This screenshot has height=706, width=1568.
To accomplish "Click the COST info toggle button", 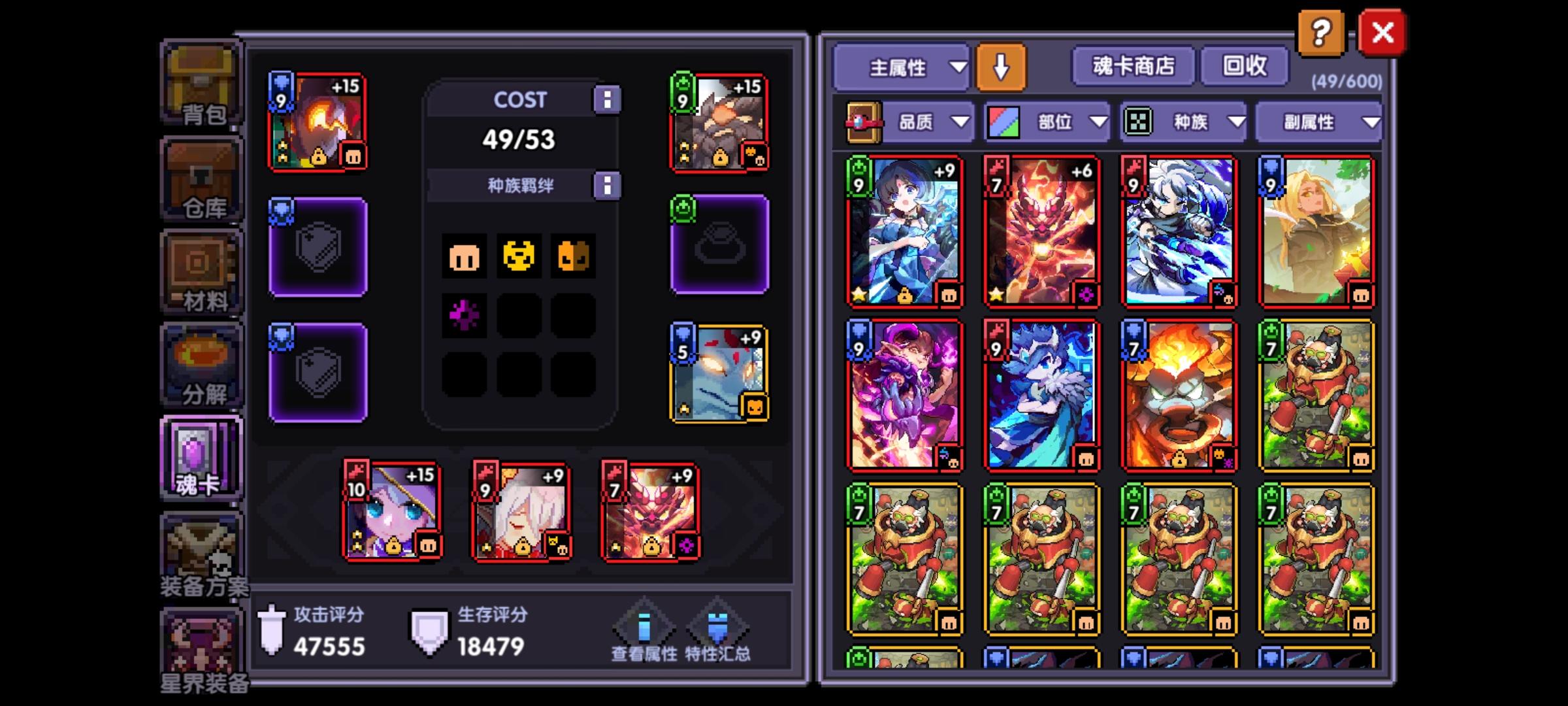I will click(609, 99).
